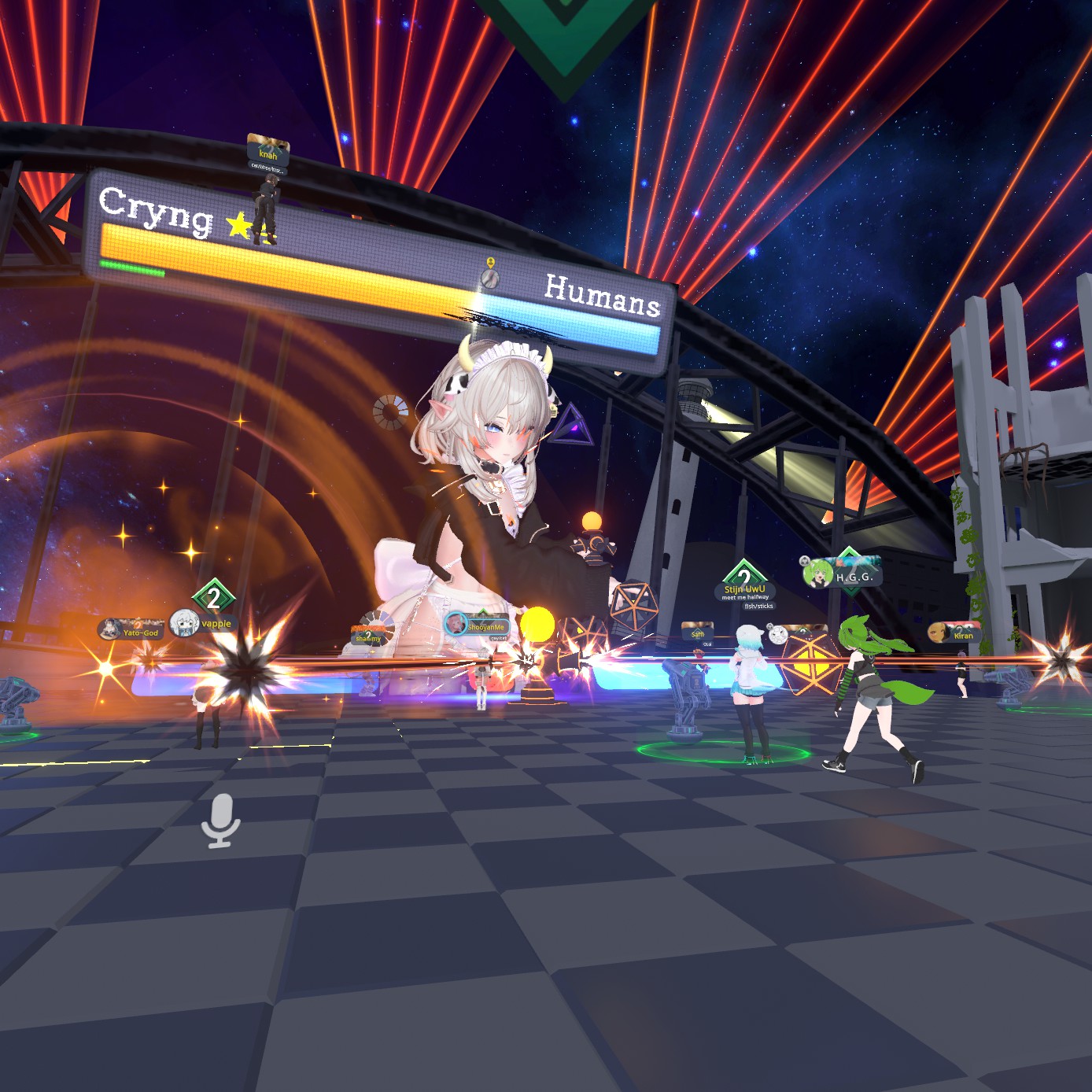Select knah's nameplate
Screen dimensions: 1092x1092
[268, 150]
